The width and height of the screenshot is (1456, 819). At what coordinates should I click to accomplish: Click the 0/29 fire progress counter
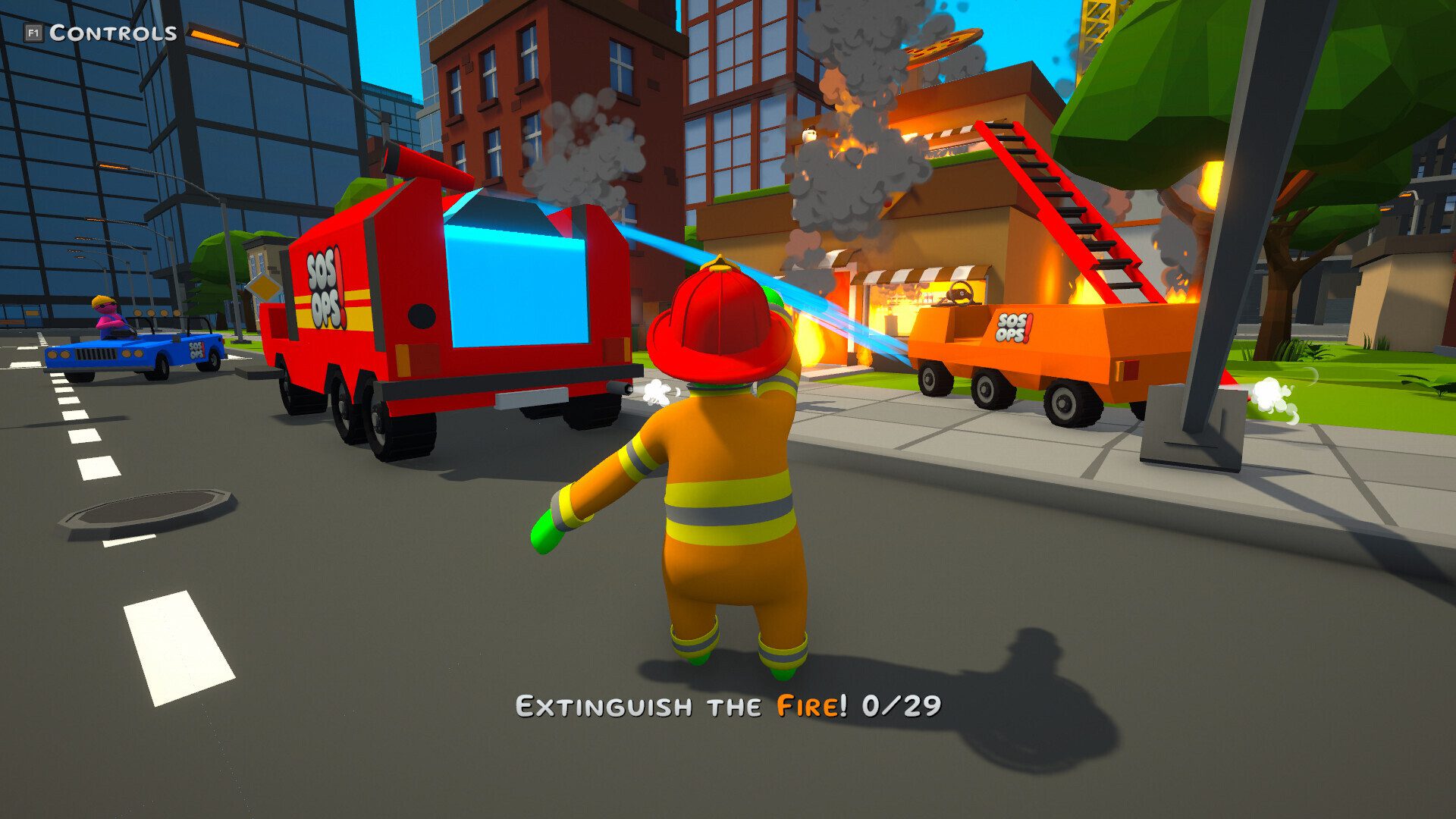coord(902,706)
